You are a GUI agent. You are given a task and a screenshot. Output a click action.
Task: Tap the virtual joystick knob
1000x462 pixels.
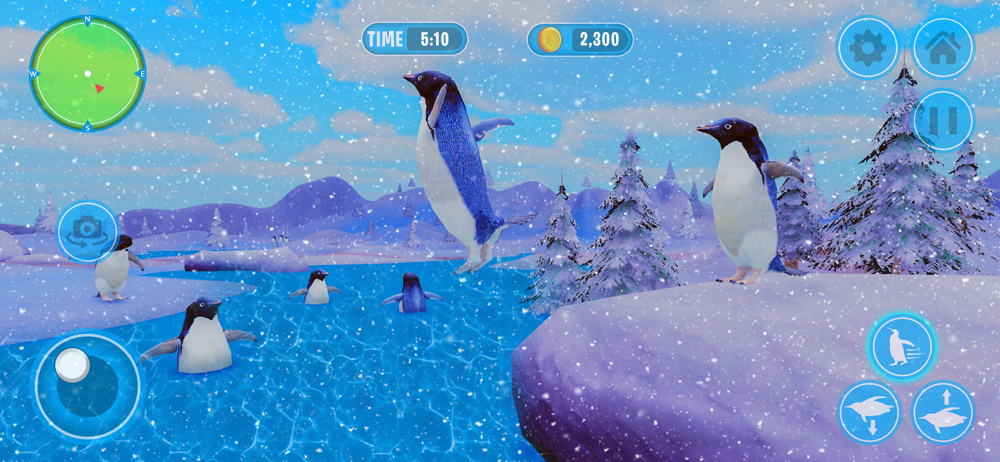pyautogui.click(x=72, y=365)
